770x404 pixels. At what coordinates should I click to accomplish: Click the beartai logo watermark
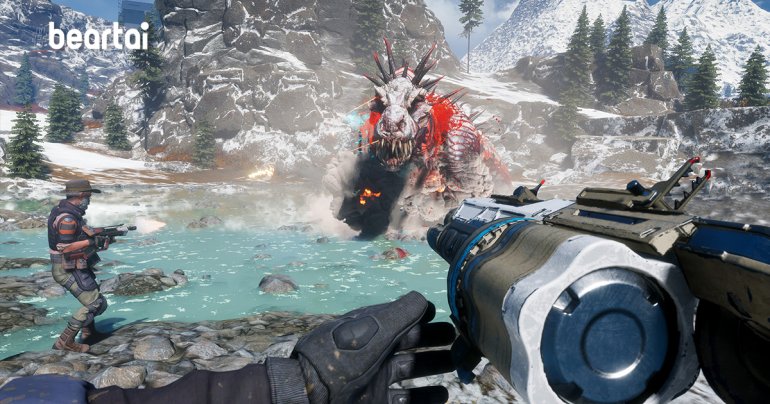point(98,38)
